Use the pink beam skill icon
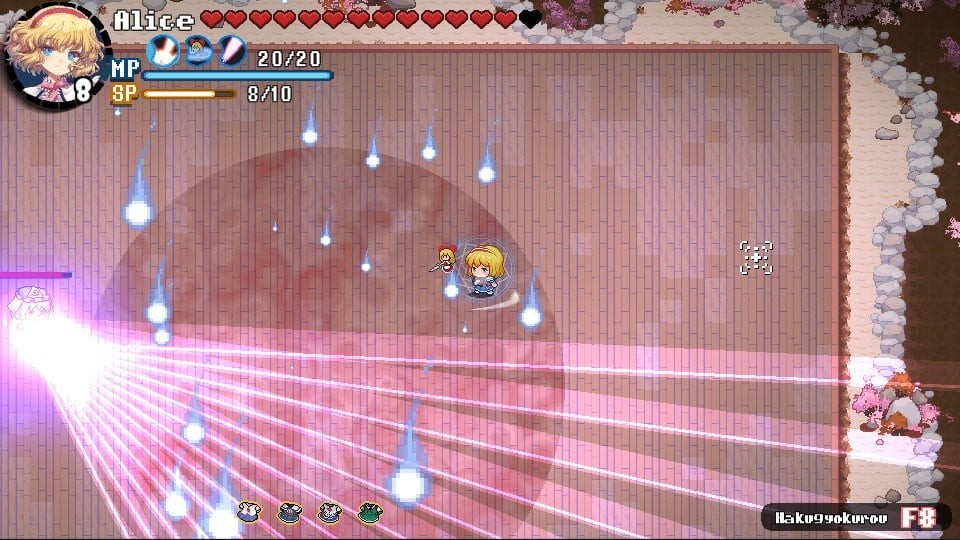960x540 pixels. tap(231, 50)
